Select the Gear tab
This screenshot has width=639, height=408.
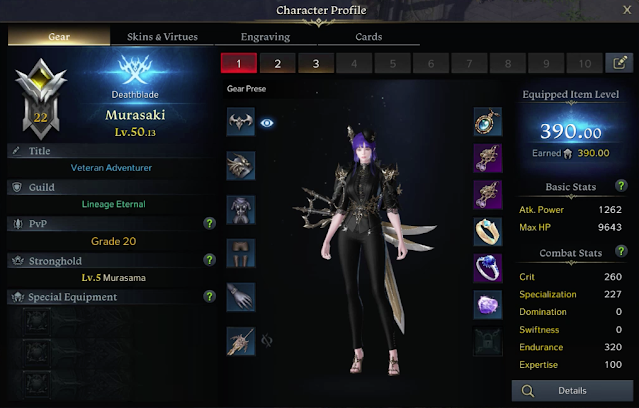(x=59, y=37)
